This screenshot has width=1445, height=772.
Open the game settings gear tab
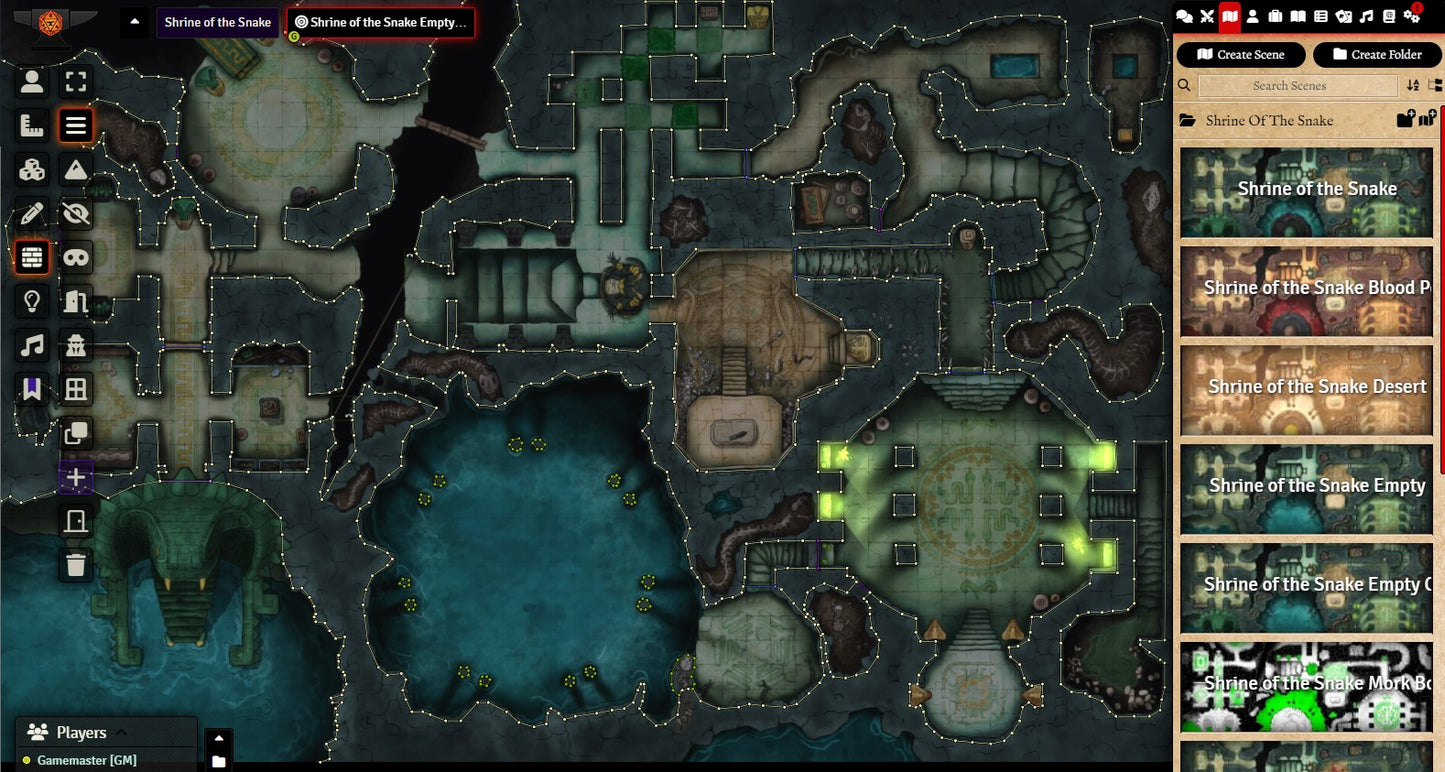click(x=1412, y=16)
